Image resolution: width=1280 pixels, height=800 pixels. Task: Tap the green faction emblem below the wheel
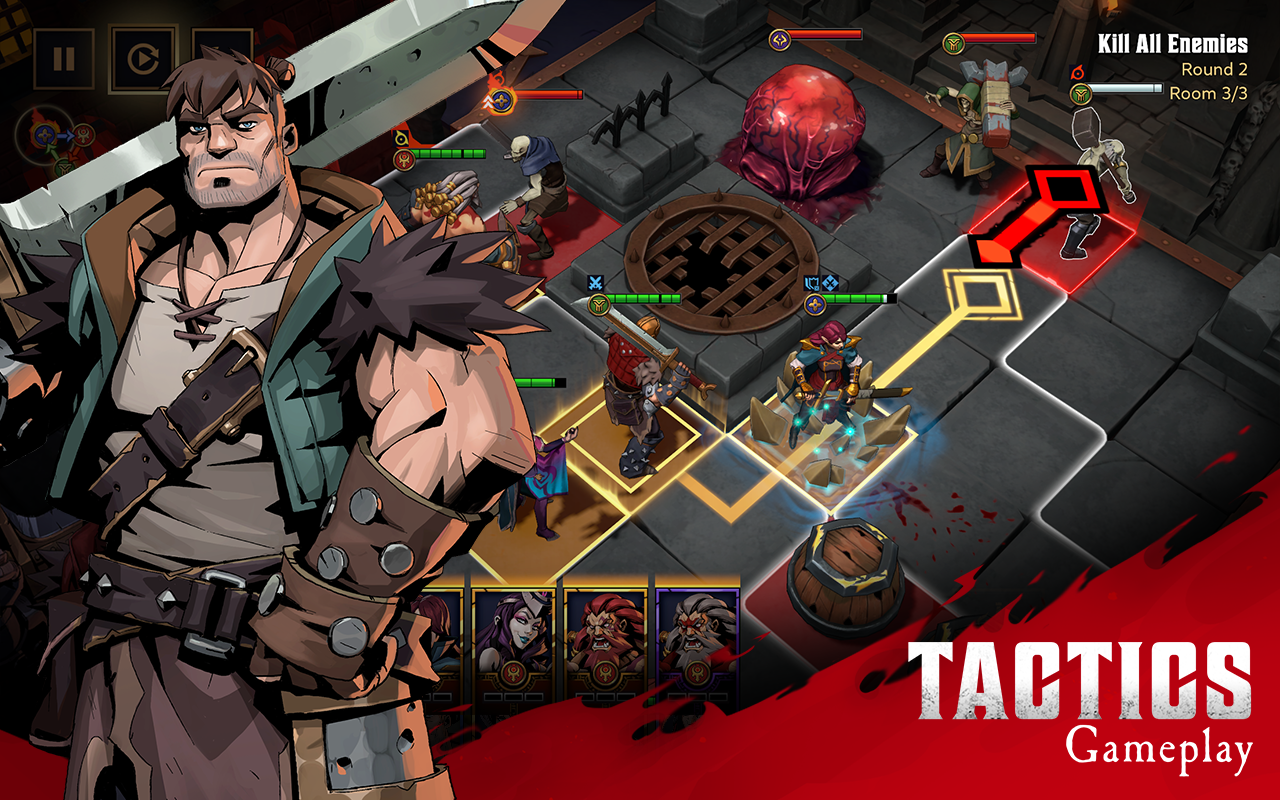(64, 168)
